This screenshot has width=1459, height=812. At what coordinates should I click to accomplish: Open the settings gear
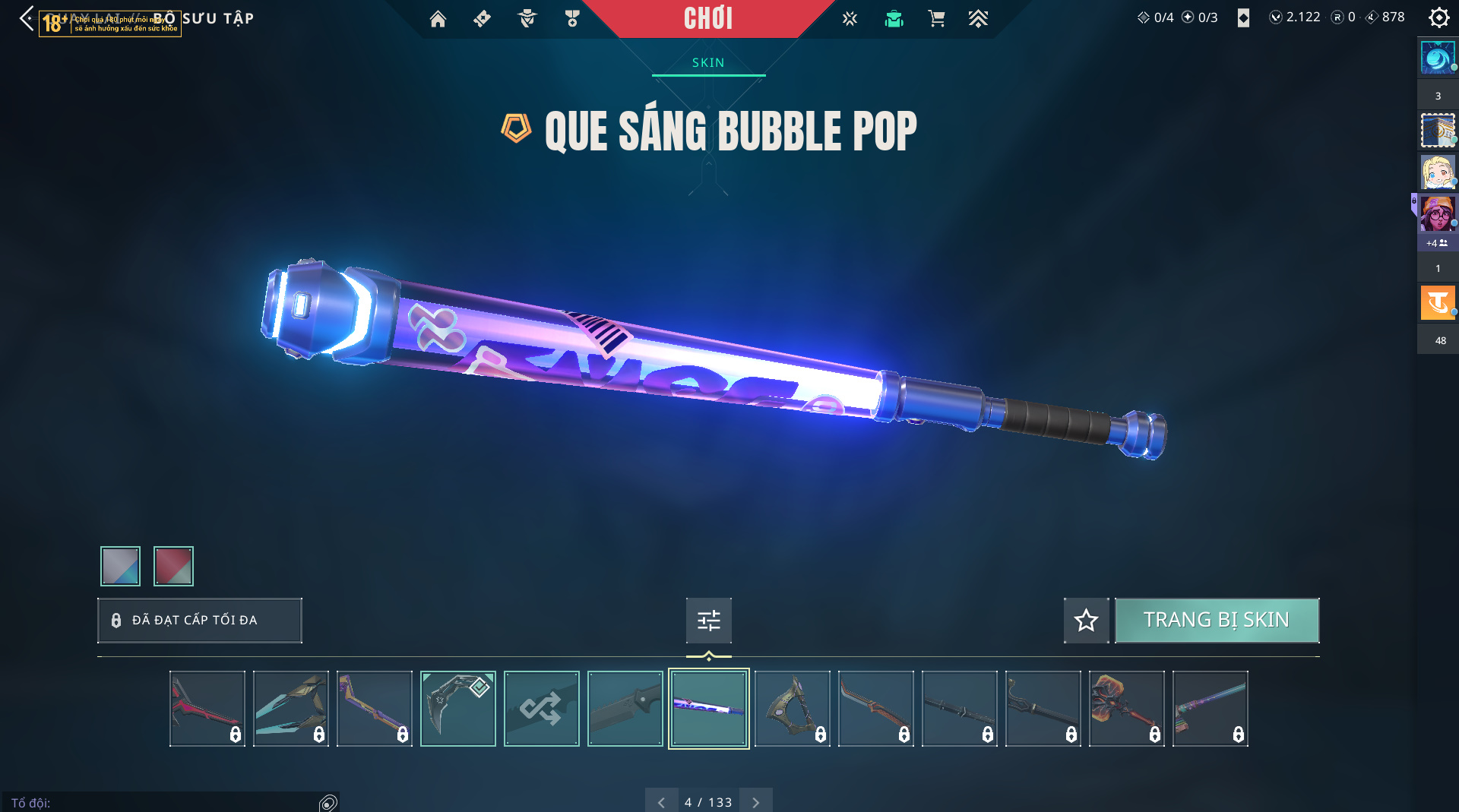pos(1438,17)
